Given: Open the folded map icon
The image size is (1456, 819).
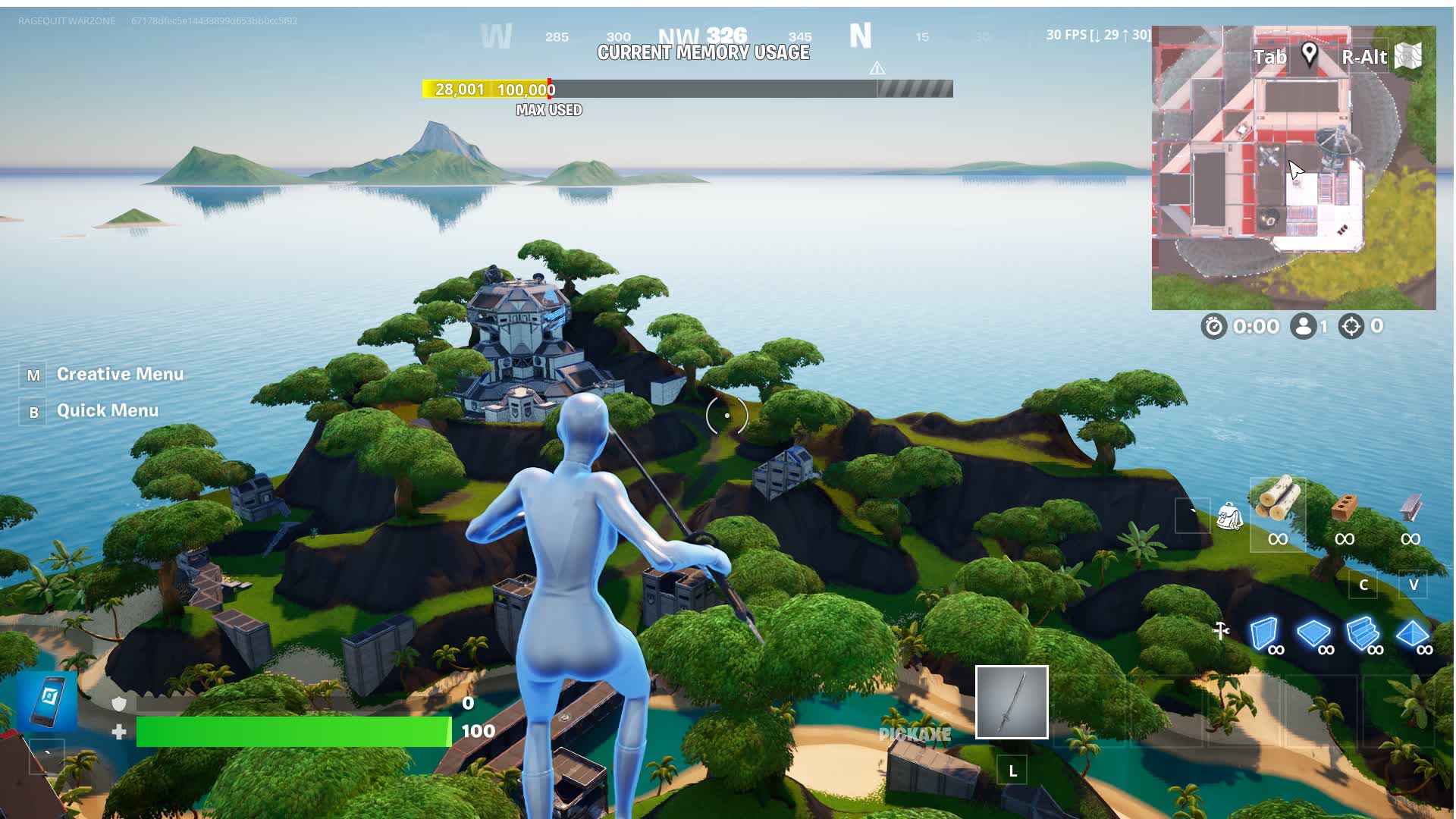Looking at the screenshot, I should [x=1408, y=56].
